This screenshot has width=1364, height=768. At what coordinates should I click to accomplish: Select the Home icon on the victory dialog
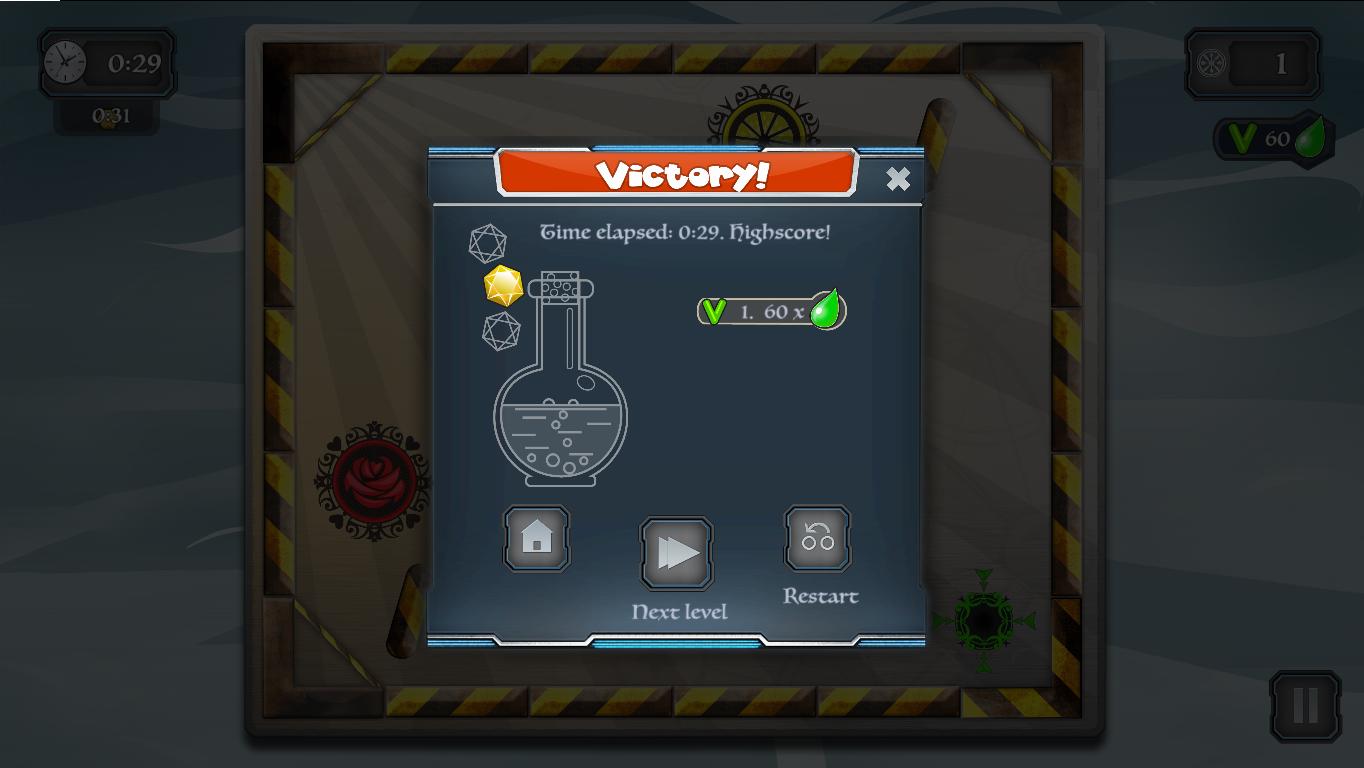tap(536, 539)
